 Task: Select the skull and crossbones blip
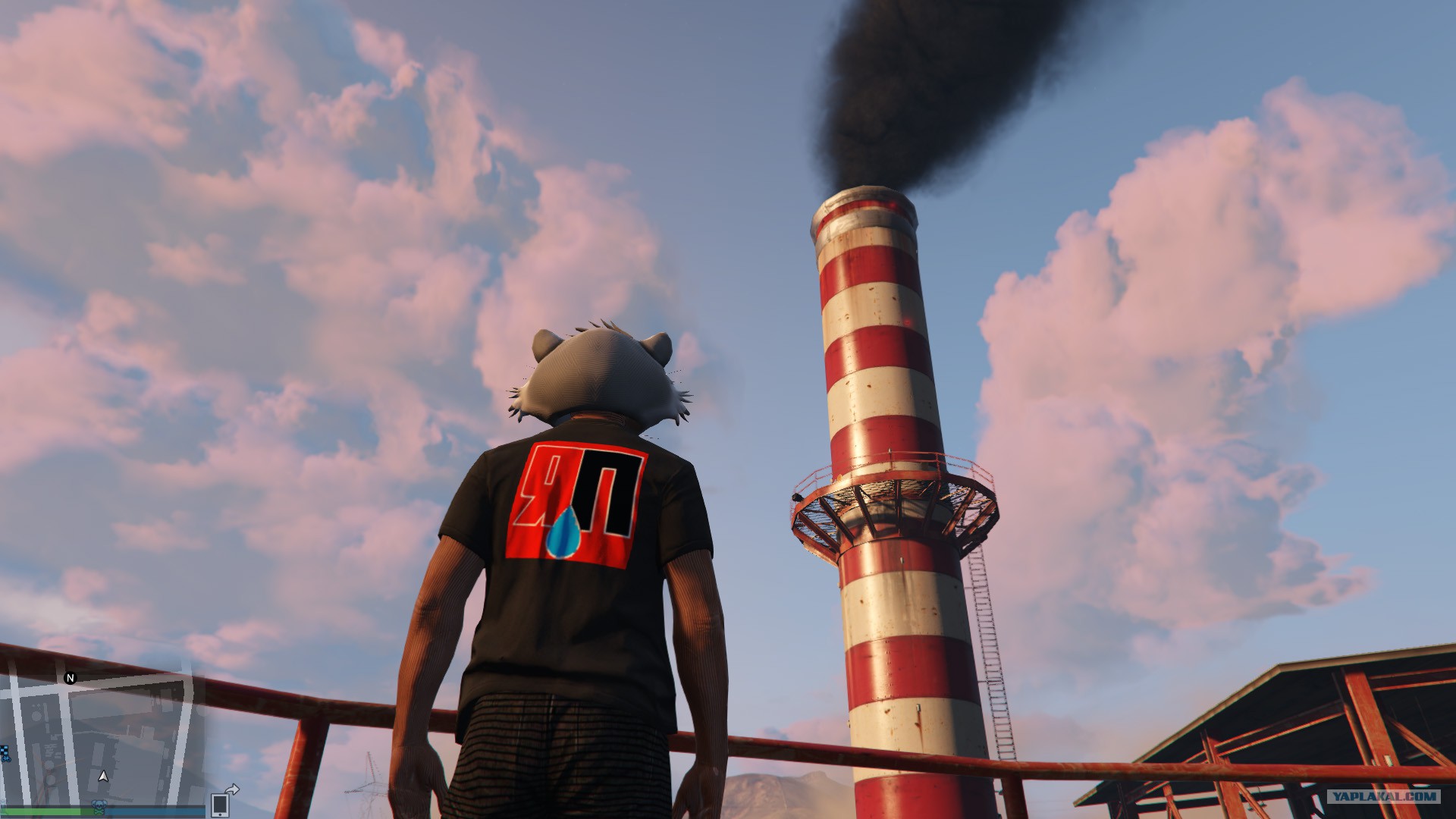pos(99,805)
